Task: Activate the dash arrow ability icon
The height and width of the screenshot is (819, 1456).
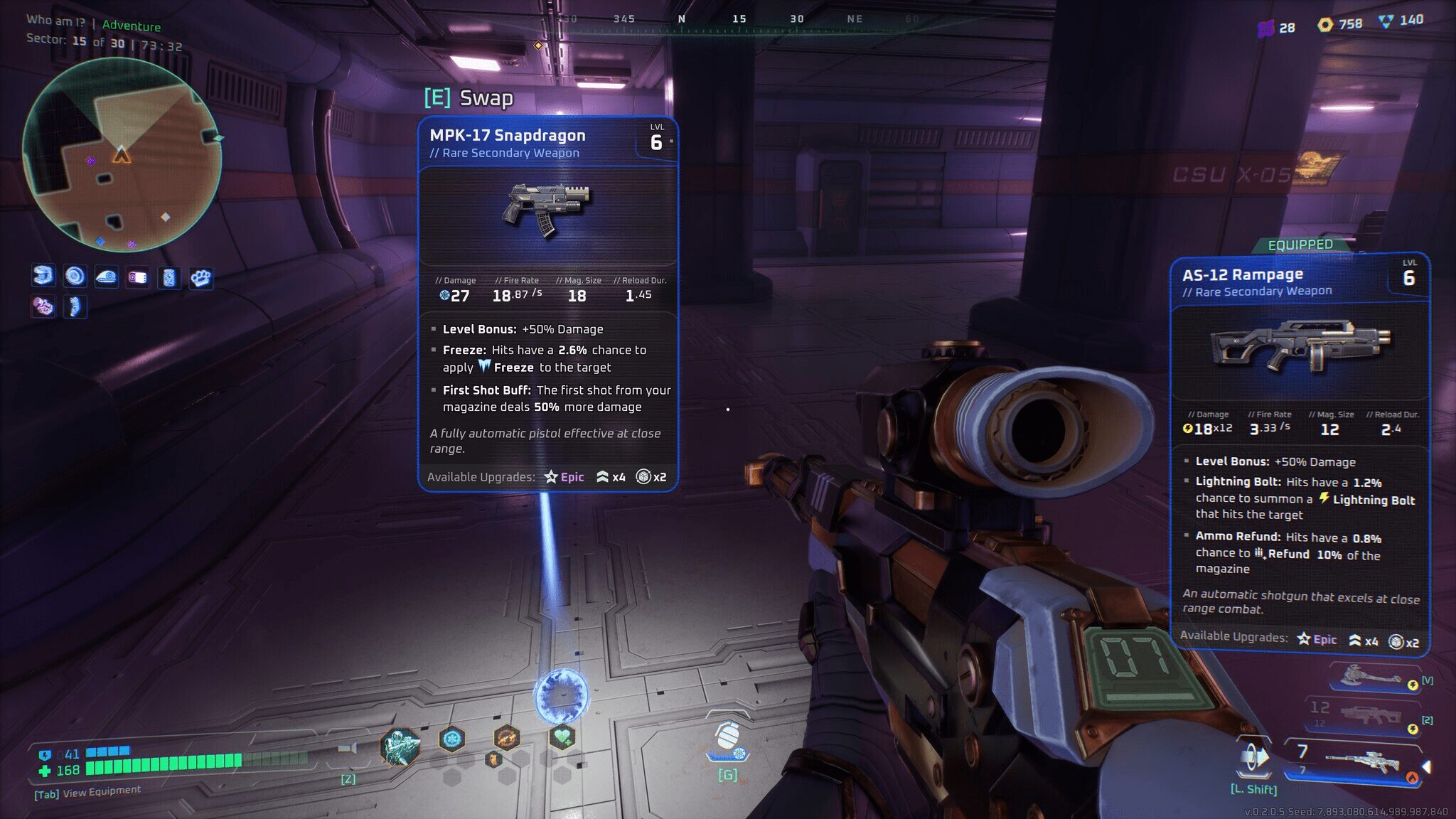Action: click(x=1254, y=759)
